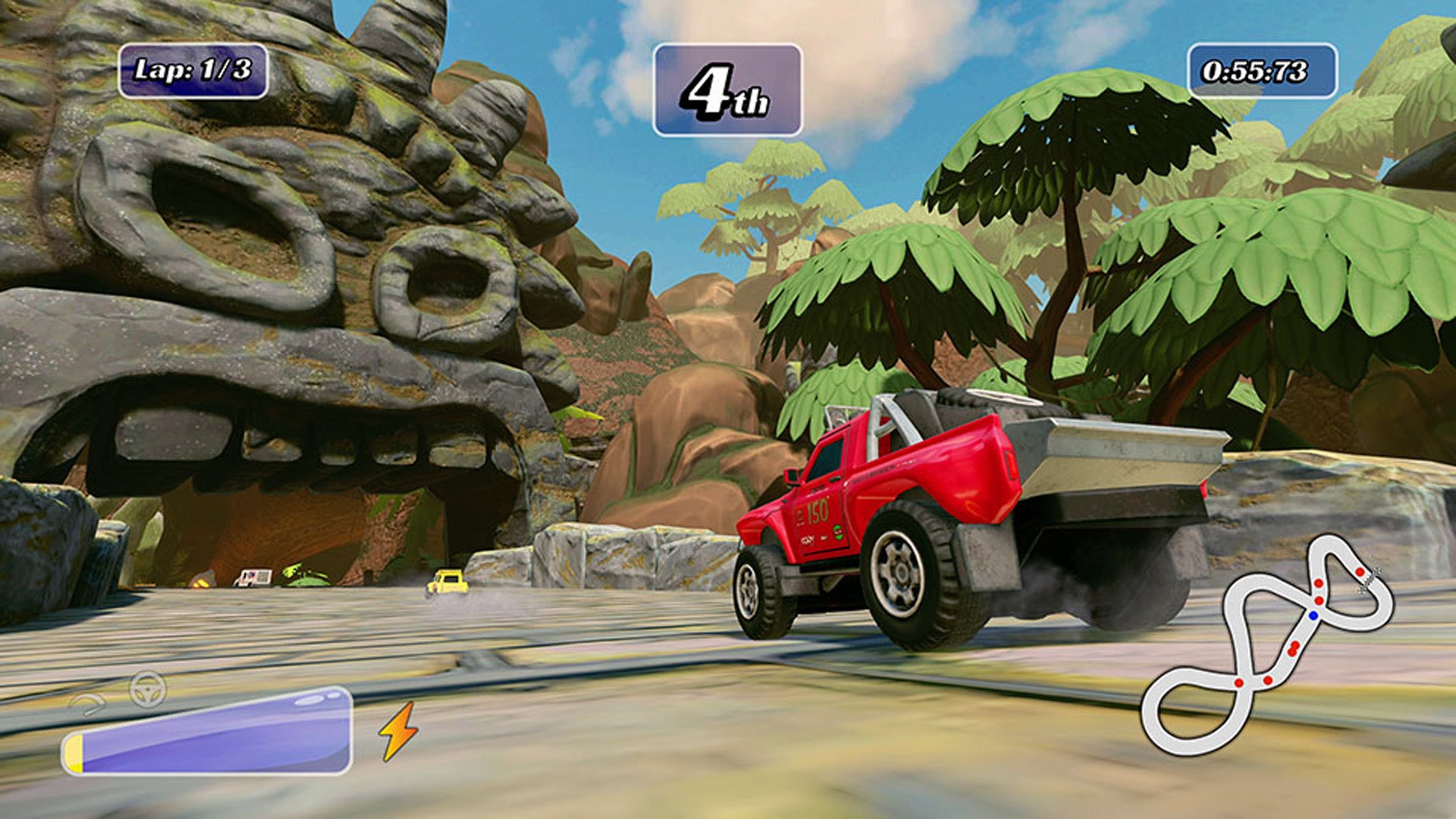
Task: Click the leading red racer dot on minimap
Action: coord(1360,571)
